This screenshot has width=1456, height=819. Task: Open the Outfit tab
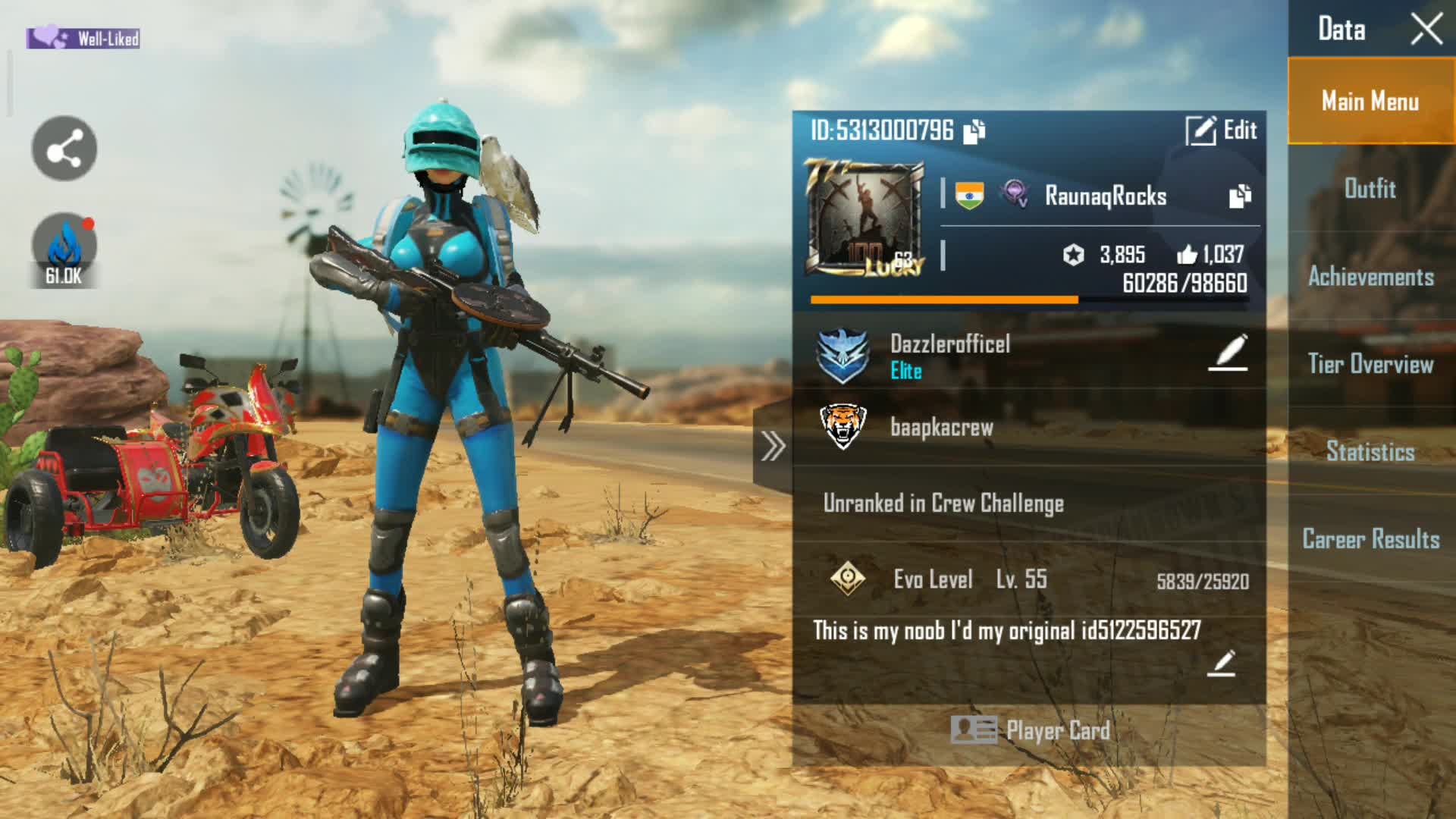point(1370,188)
